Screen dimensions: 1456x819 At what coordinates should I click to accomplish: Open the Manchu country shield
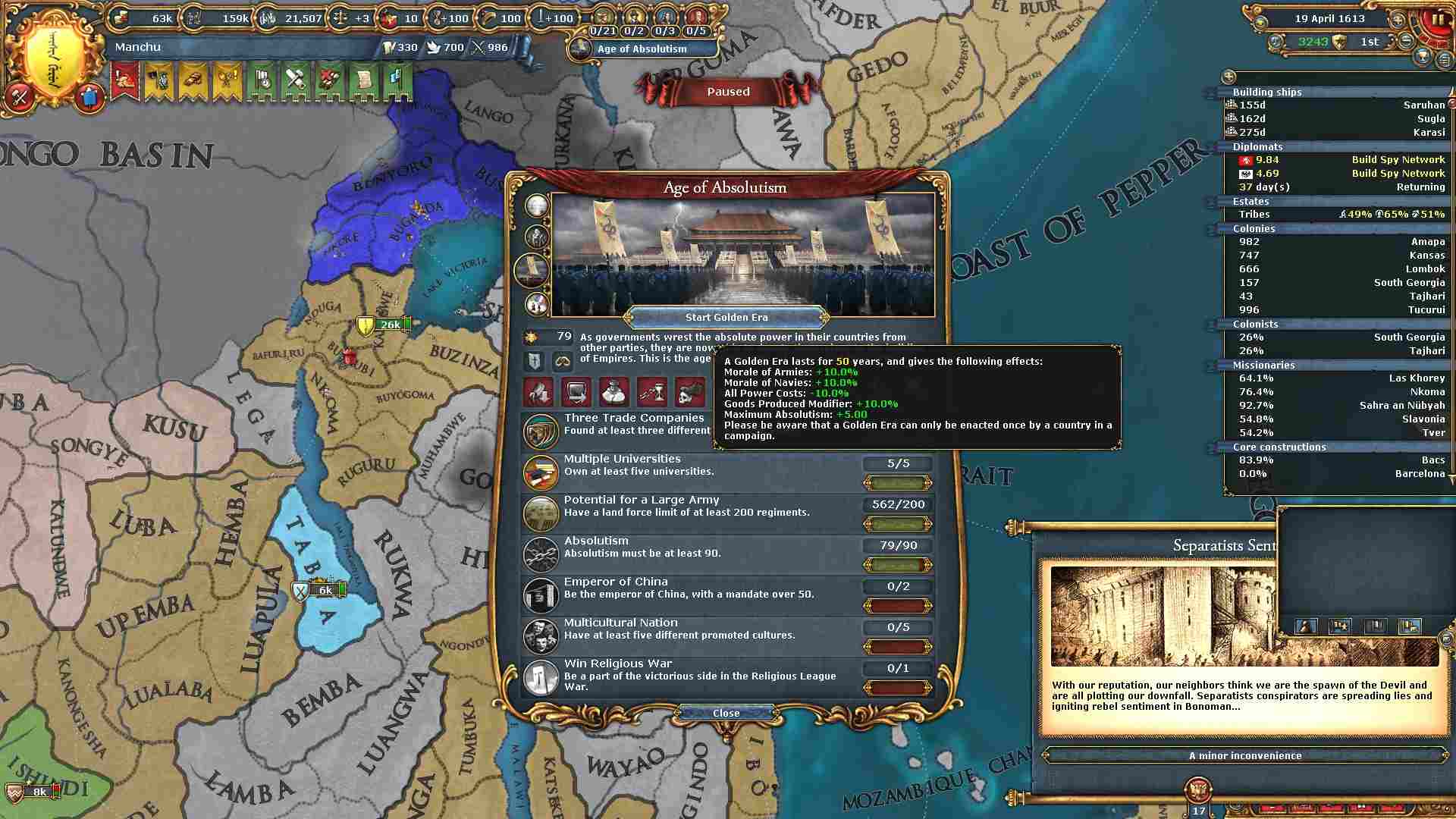(52, 53)
